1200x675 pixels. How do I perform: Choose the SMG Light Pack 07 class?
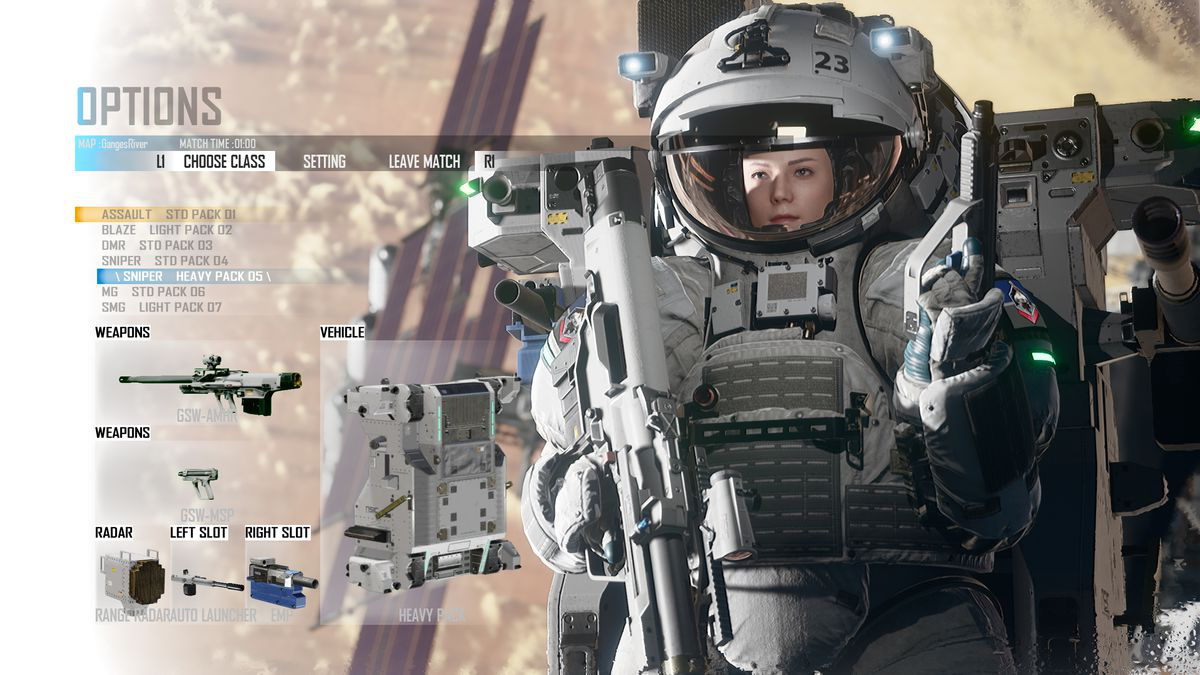(x=161, y=307)
